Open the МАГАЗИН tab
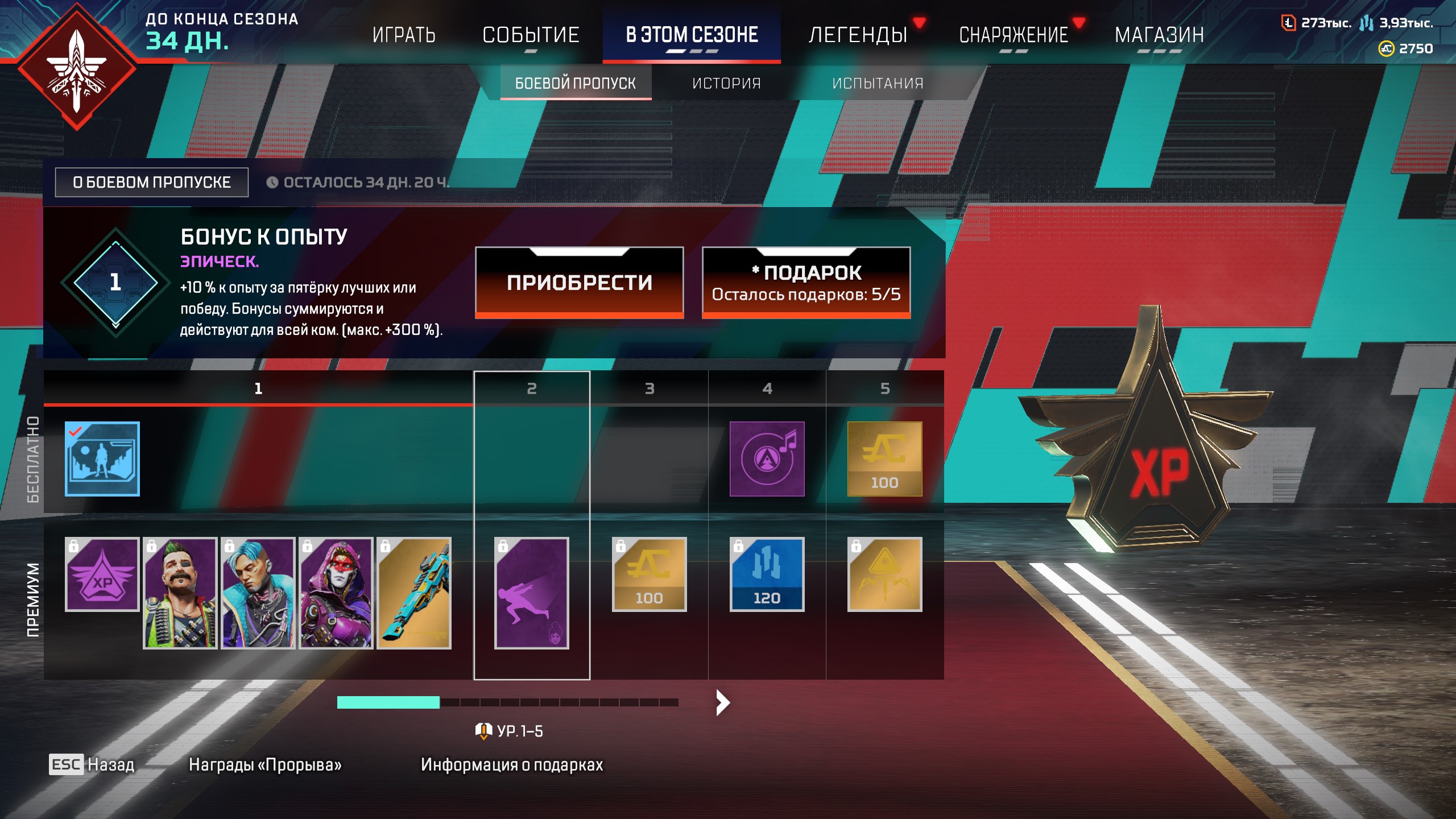 coord(1159,35)
